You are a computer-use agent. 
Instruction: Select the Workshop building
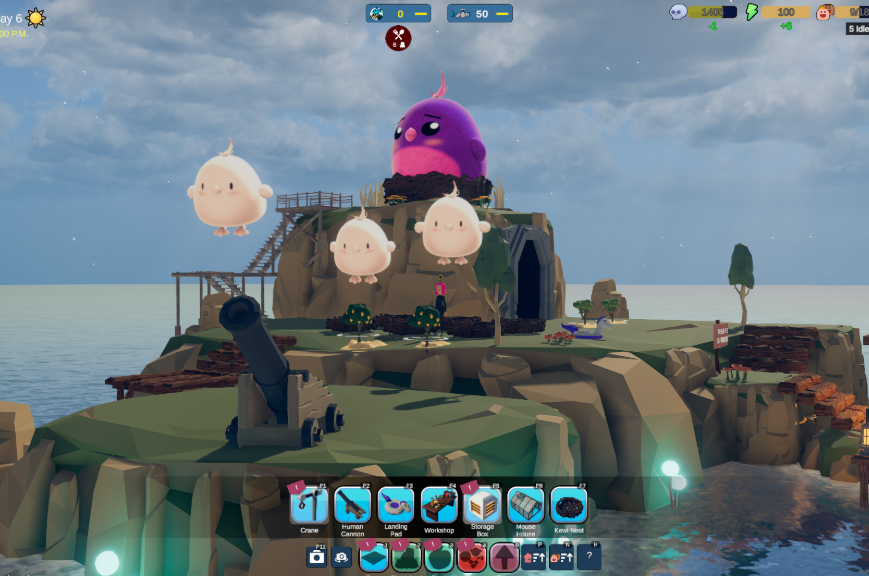439,505
